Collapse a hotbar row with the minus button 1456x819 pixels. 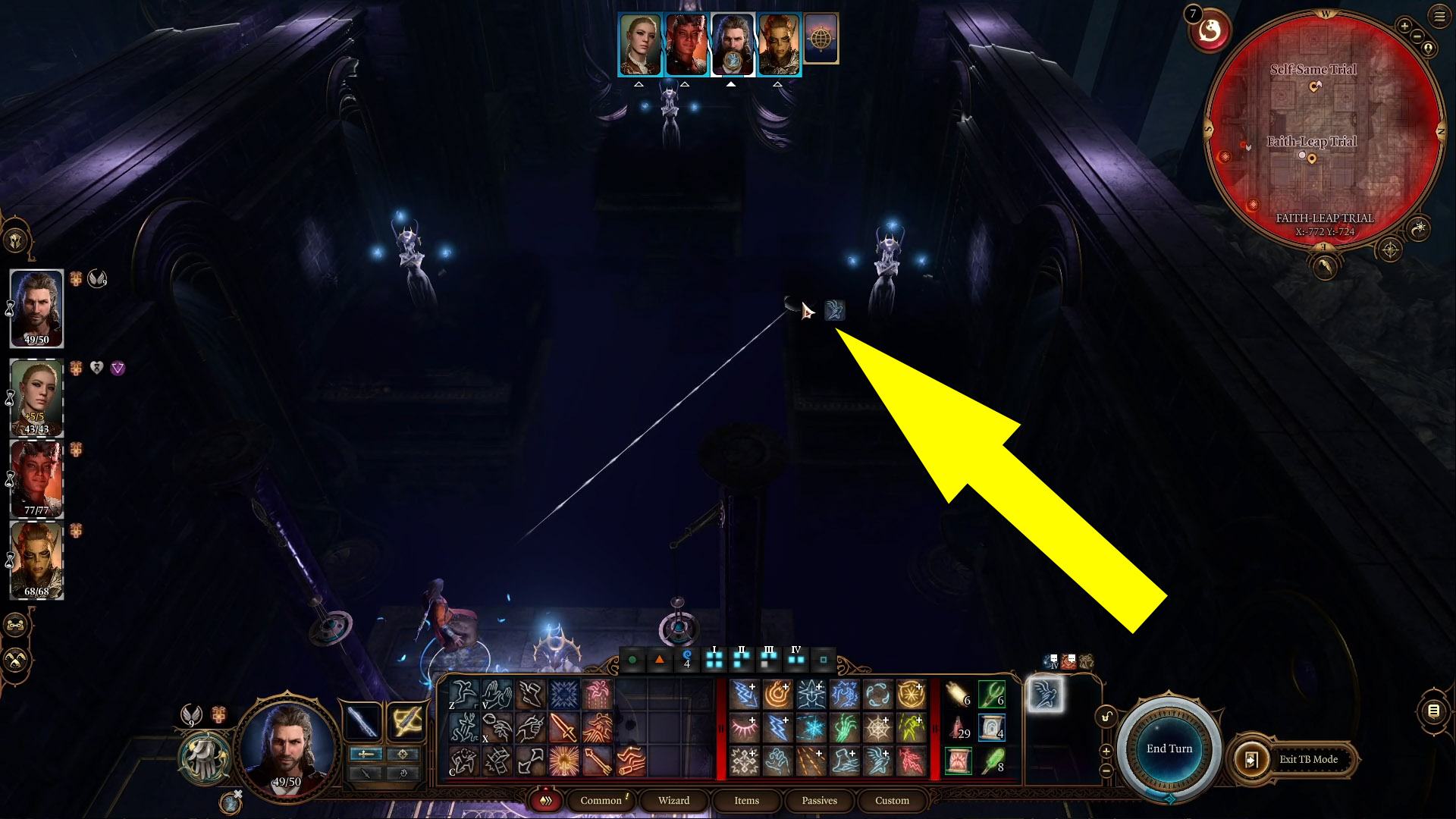[1105, 770]
